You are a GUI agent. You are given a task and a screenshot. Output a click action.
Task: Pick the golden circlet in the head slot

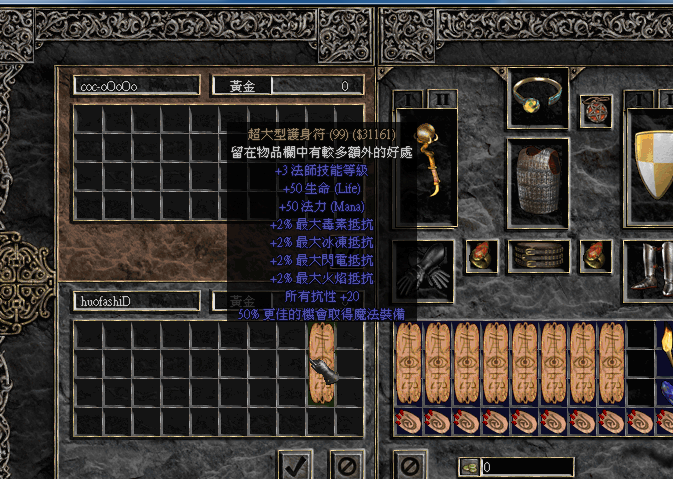click(x=538, y=96)
